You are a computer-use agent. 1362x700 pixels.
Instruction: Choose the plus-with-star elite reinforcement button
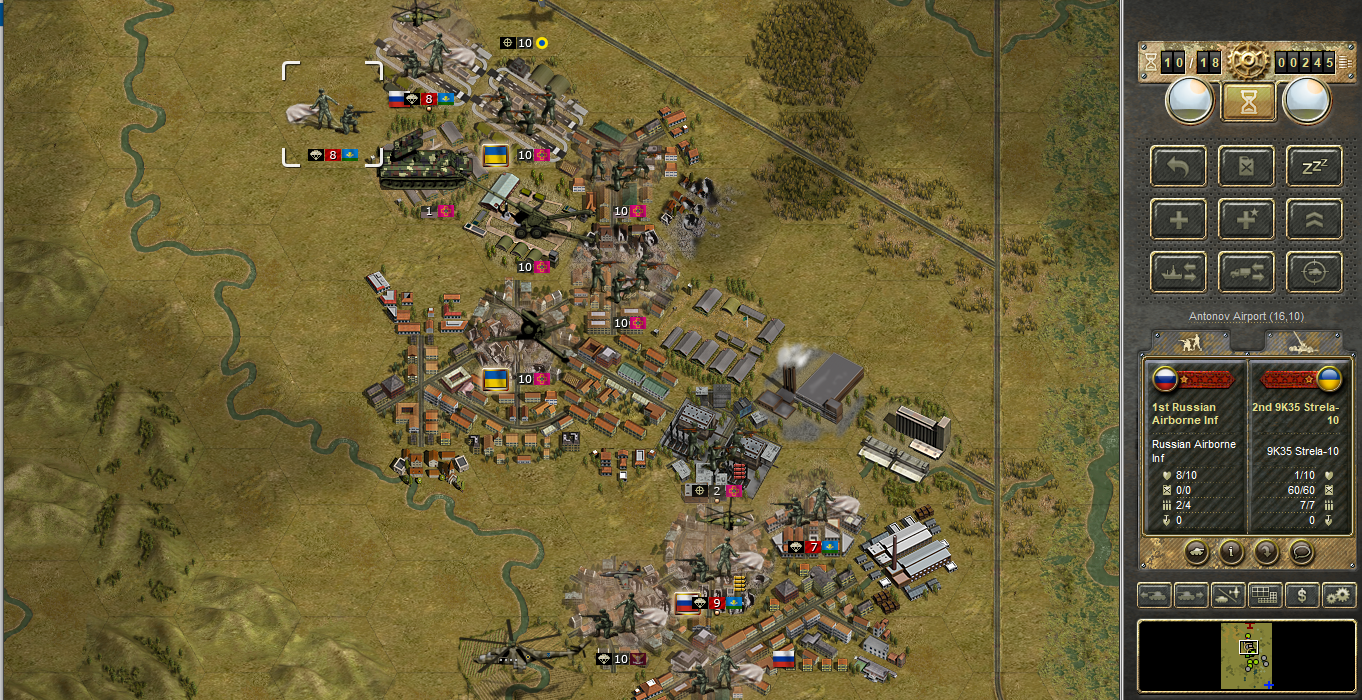pyautogui.click(x=1246, y=218)
